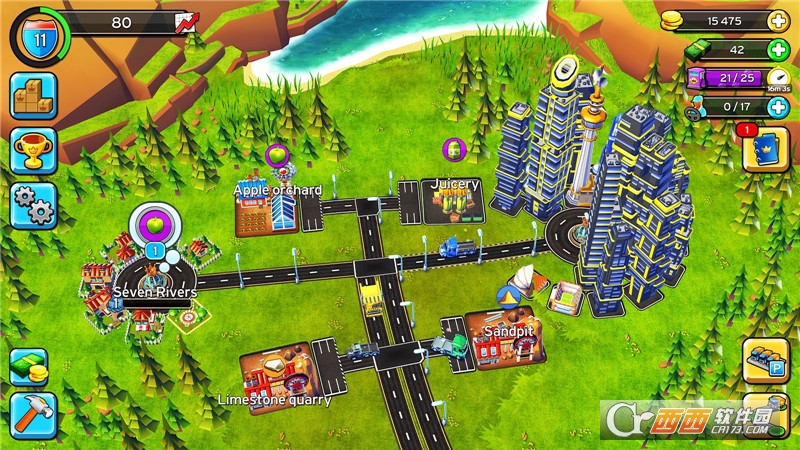Tap the purple bubble above Seven Rivers
This screenshot has width=800, height=450.
[154, 220]
